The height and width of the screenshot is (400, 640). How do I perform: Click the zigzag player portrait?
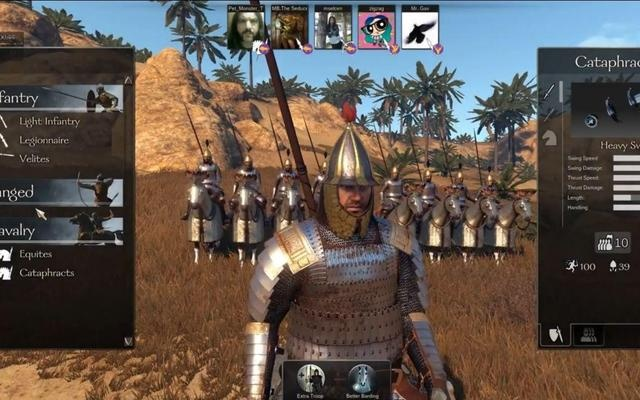tap(376, 30)
